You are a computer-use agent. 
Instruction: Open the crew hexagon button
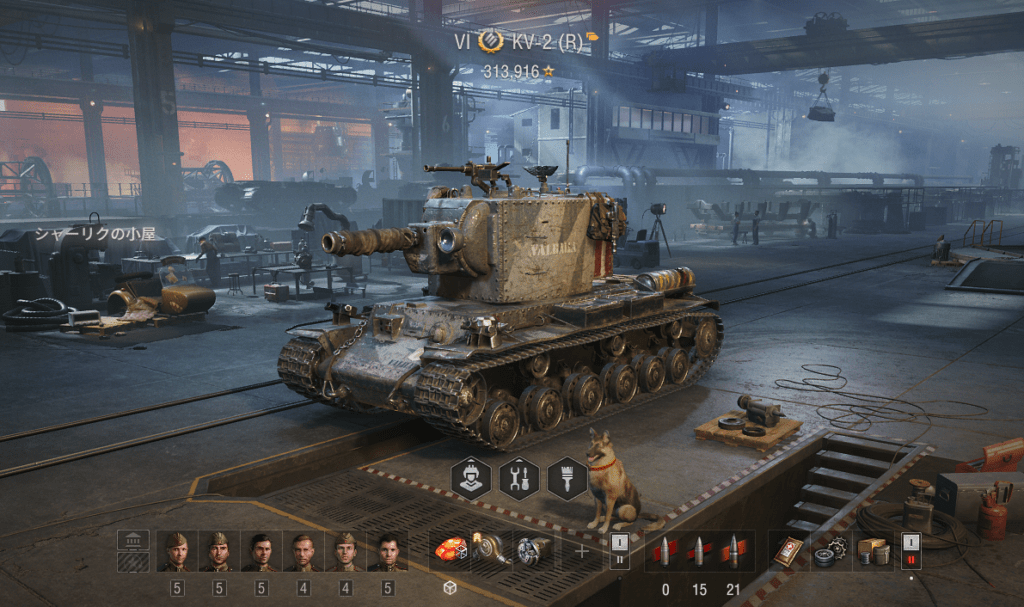472,479
